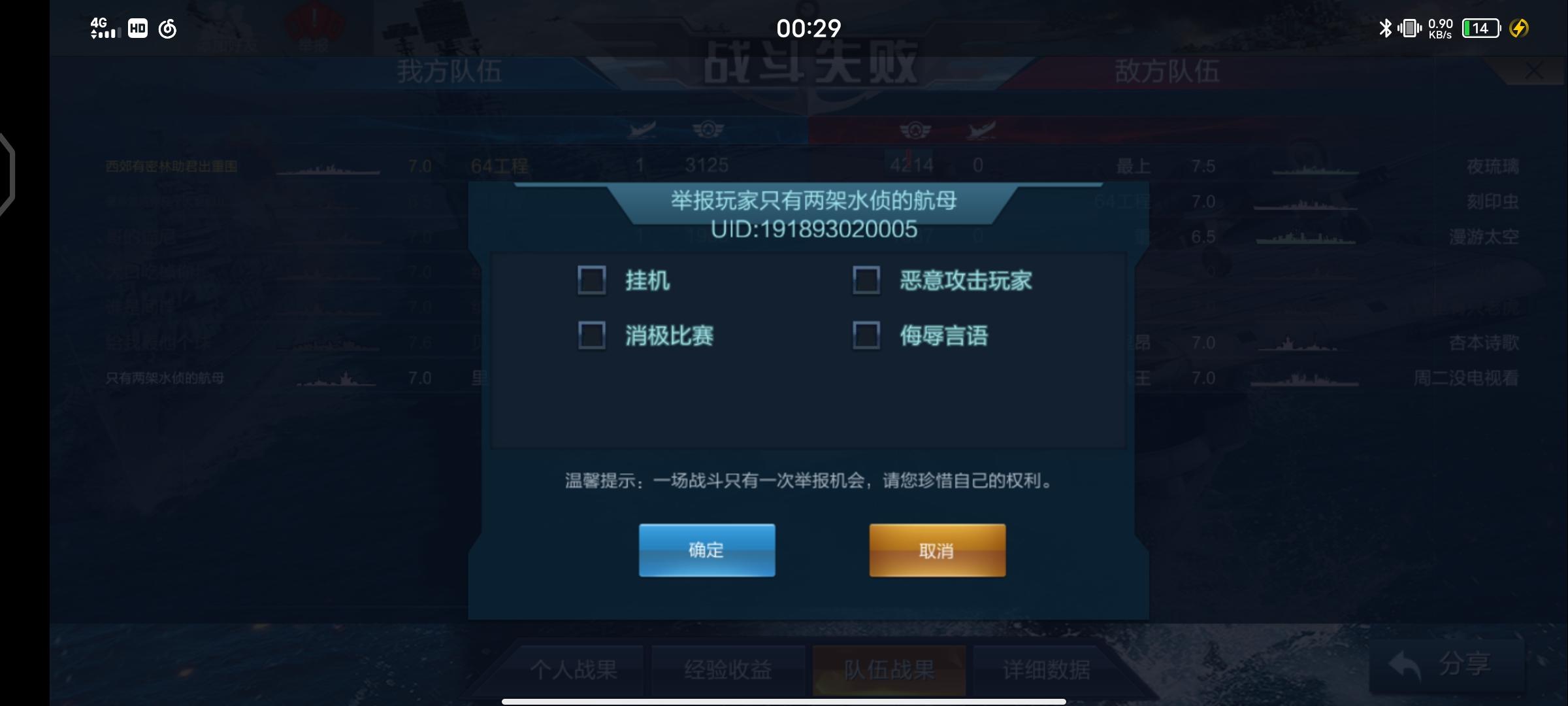Check the 消极比赛 report reason

pyautogui.click(x=591, y=335)
